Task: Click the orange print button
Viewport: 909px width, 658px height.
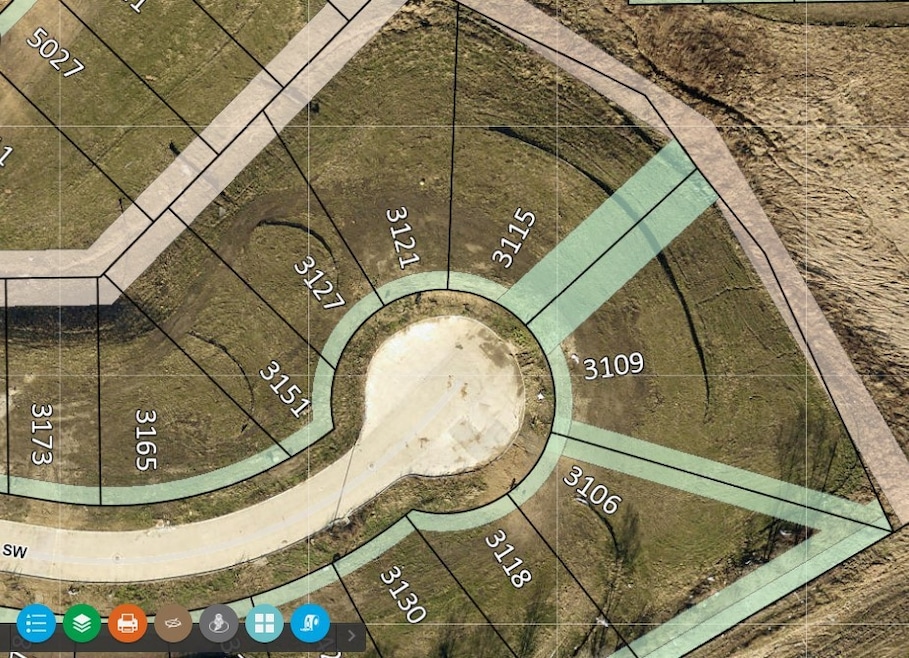Action: (127, 624)
